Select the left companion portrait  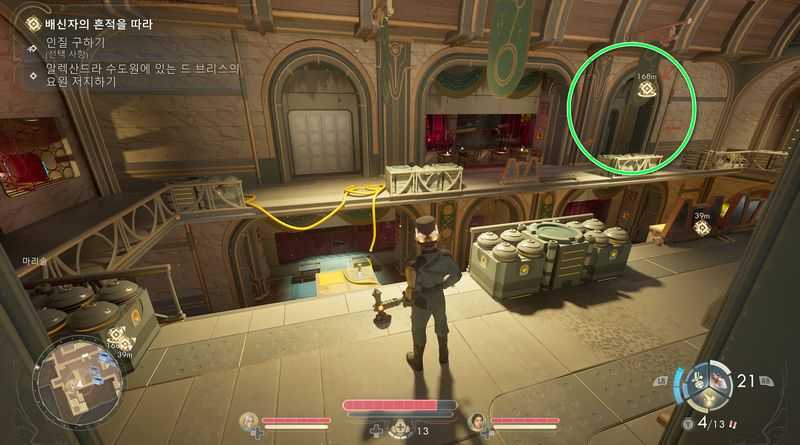pos(249,422)
